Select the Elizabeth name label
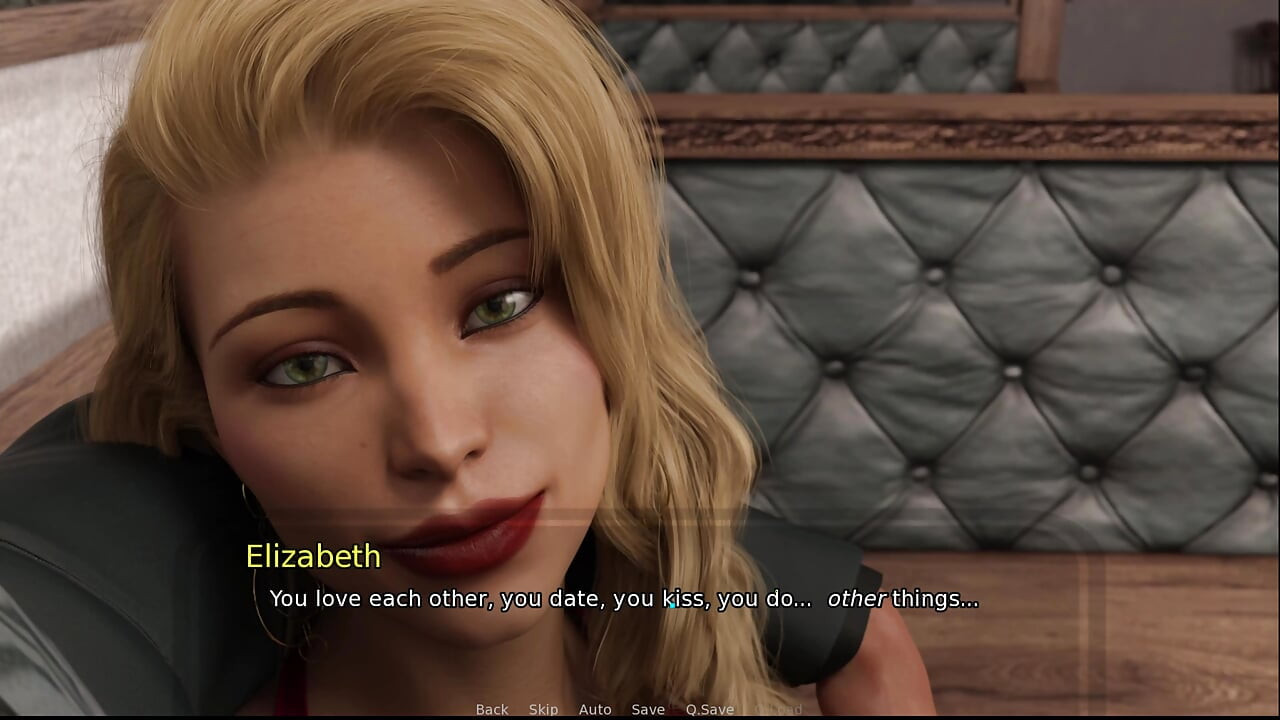1280x720 pixels. 312,558
